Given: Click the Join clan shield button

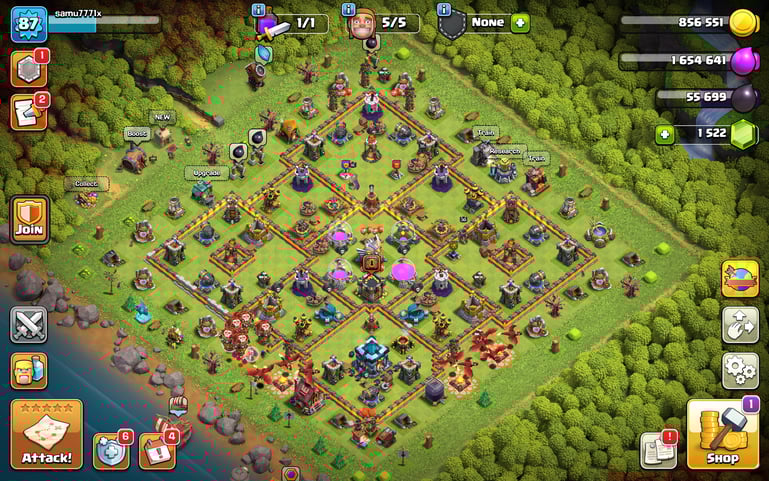Looking at the screenshot, I should (30, 218).
